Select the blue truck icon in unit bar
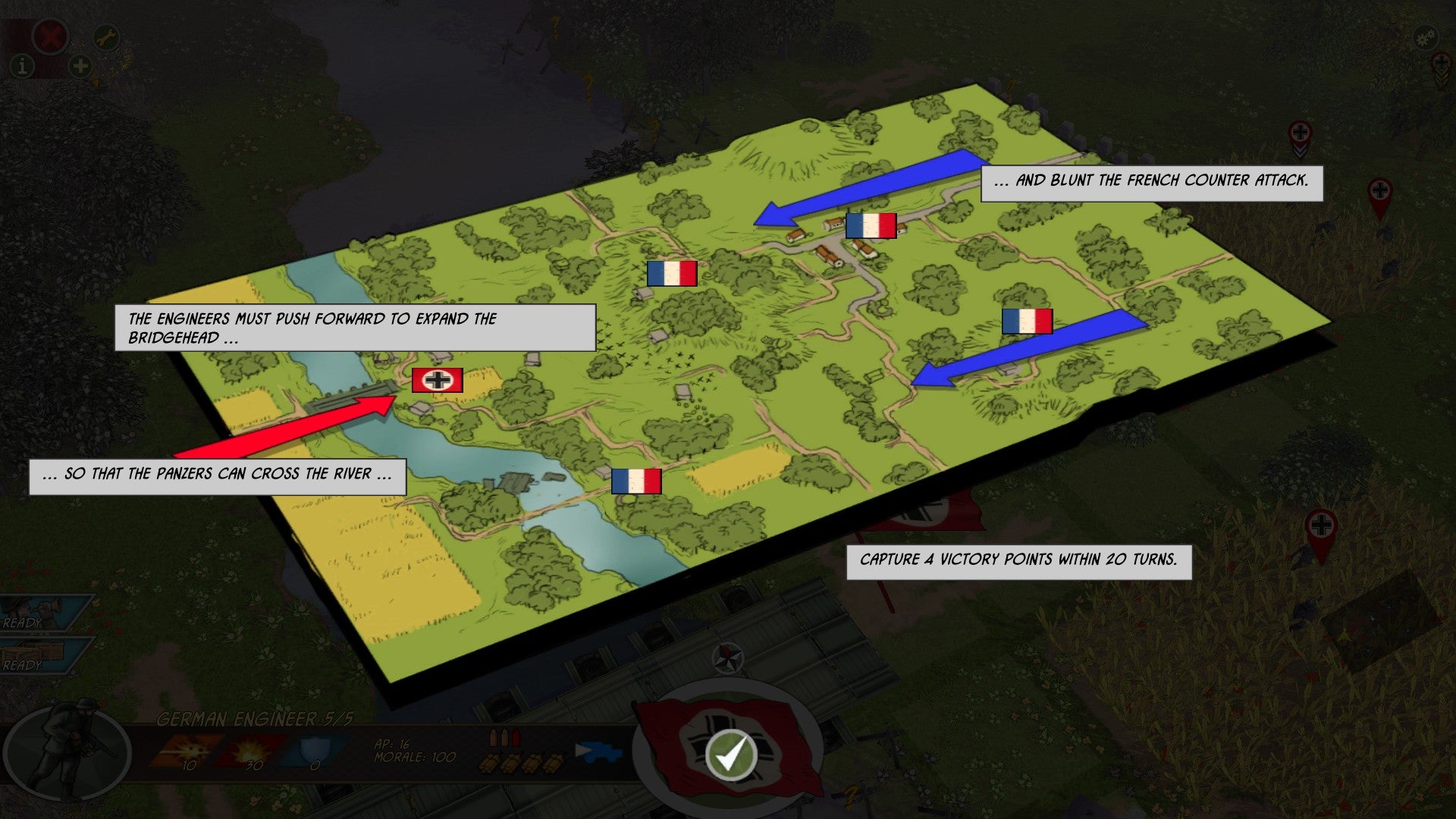The height and width of the screenshot is (819, 1456). pyautogui.click(x=598, y=752)
